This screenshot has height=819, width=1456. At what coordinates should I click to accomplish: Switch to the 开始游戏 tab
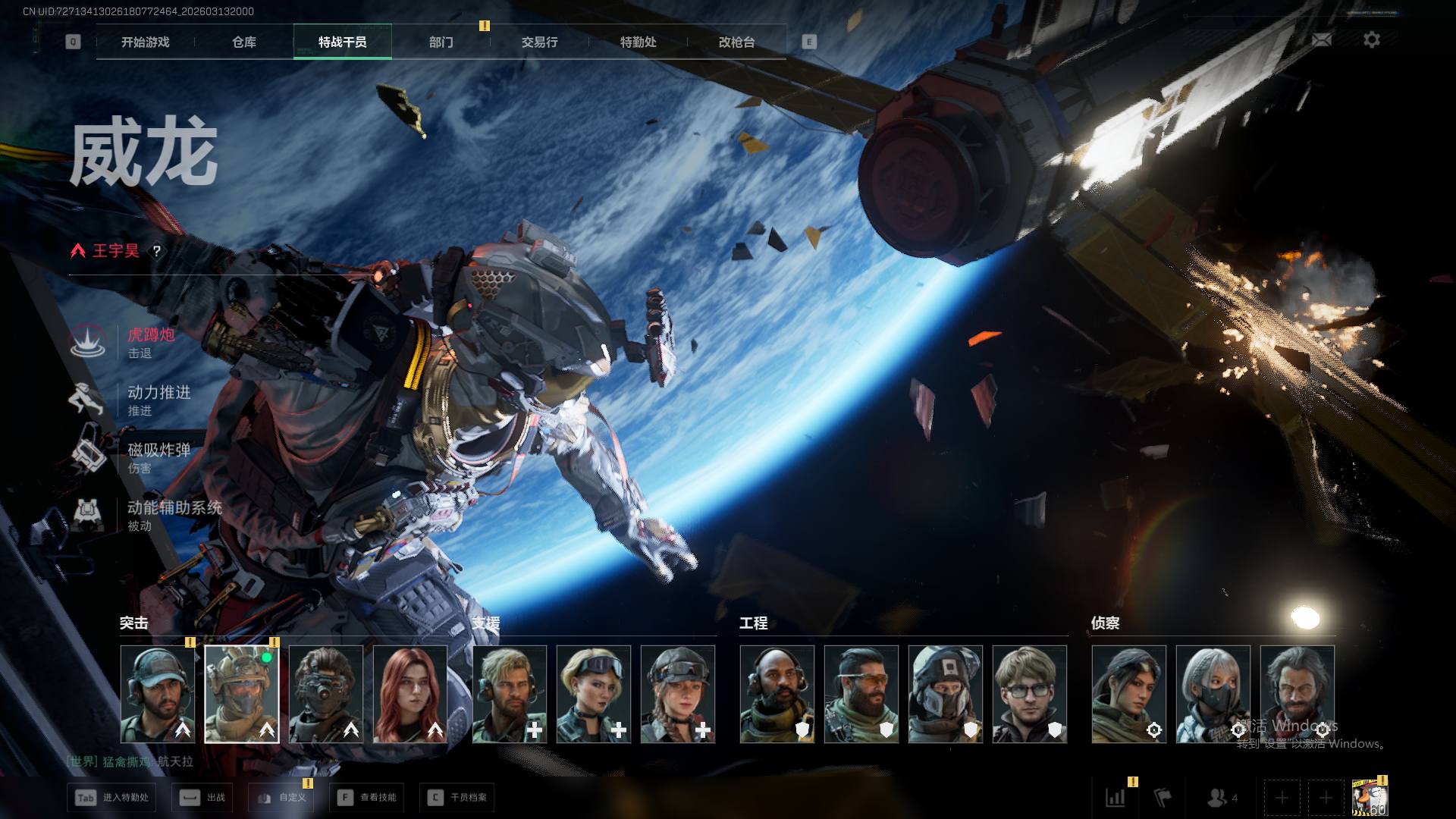[146, 42]
